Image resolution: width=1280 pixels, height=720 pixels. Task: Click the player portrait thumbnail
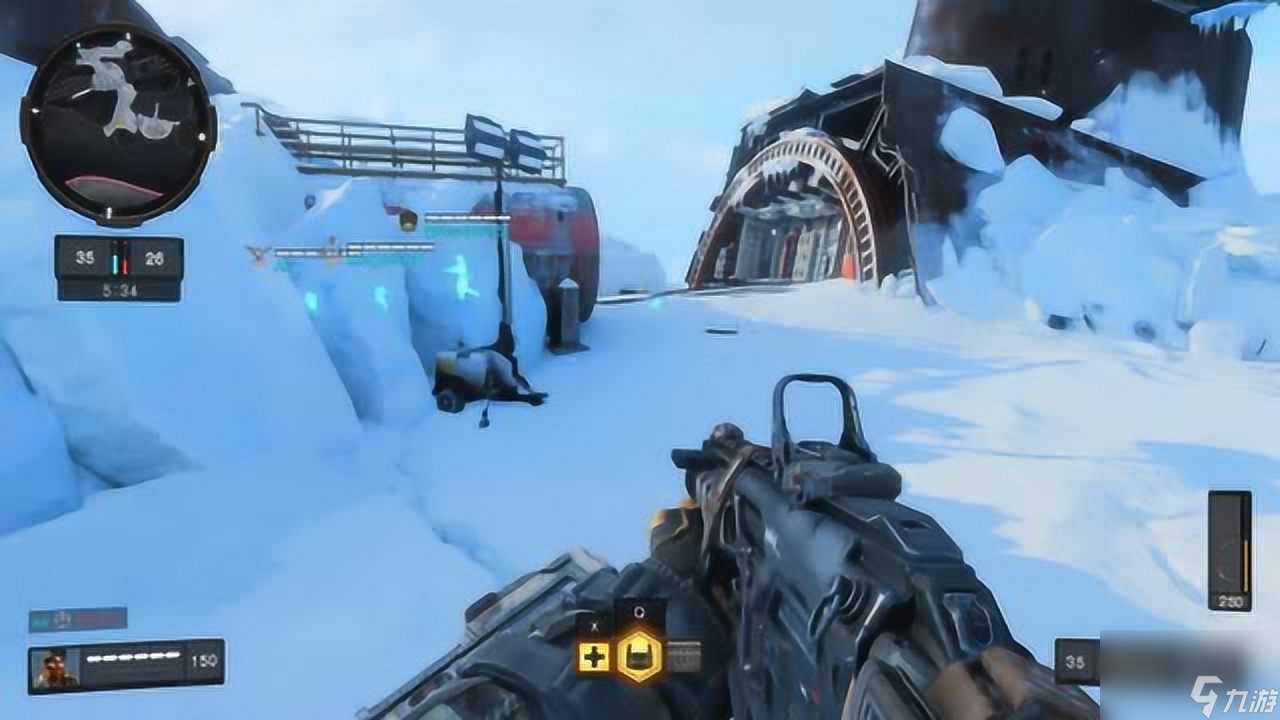(x=55, y=667)
